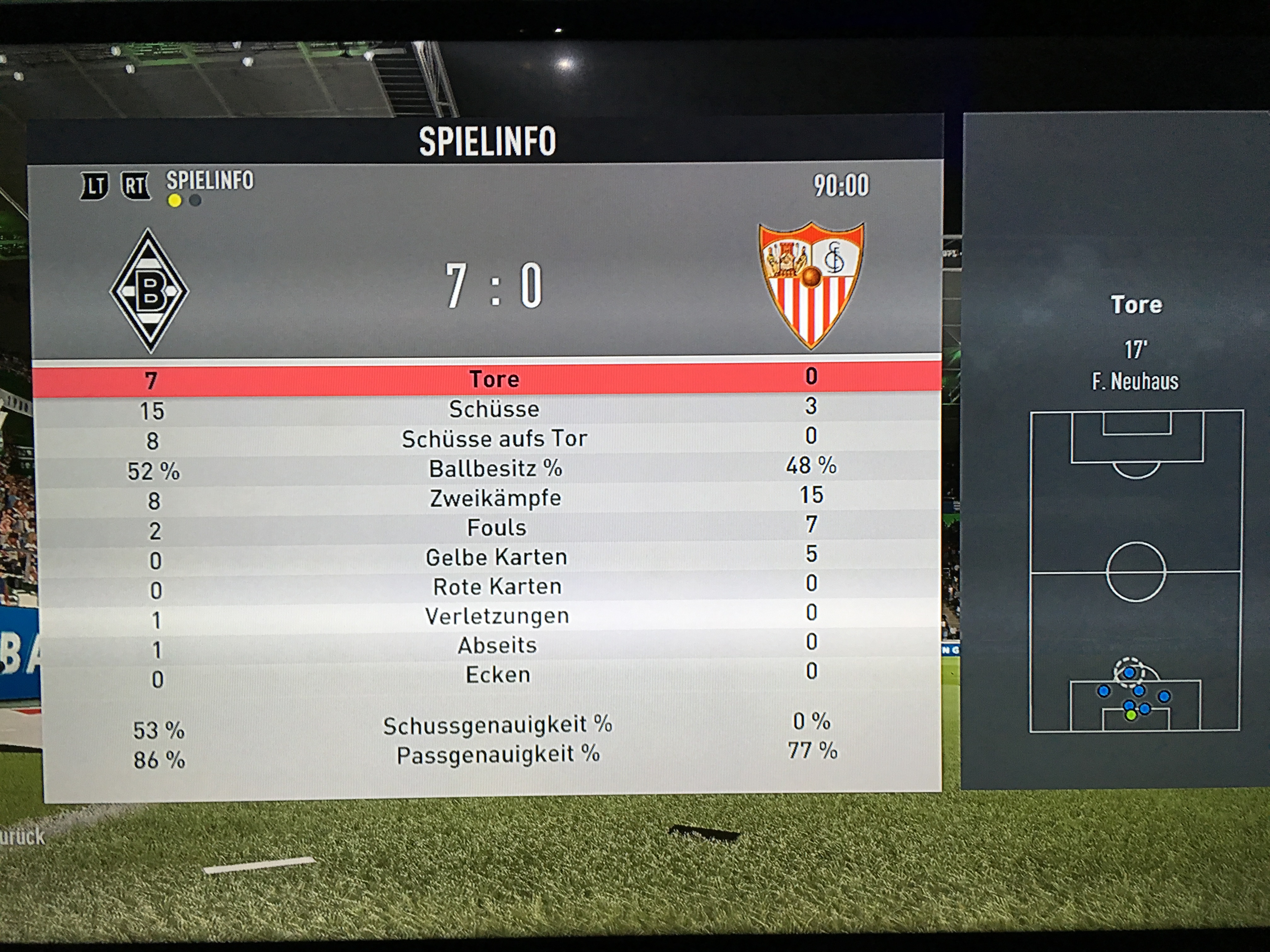This screenshot has width=1270, height=952.
Task: Select the Schüsse stat row
Action: click(494, 409)
